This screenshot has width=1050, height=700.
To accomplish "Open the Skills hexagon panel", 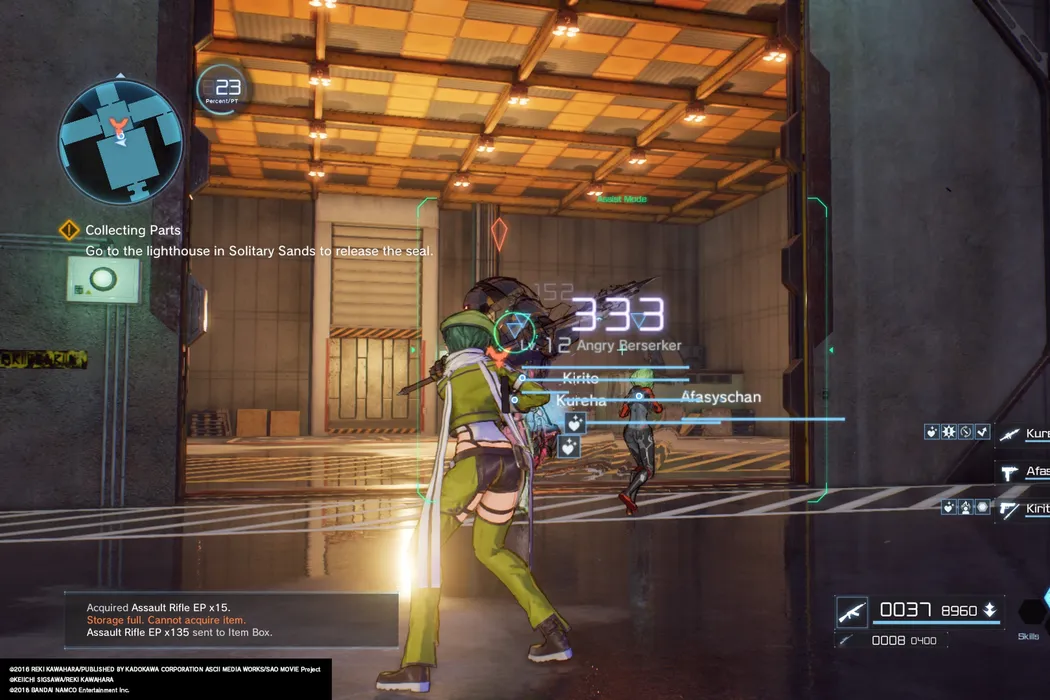I will (x=1030, y=612).
